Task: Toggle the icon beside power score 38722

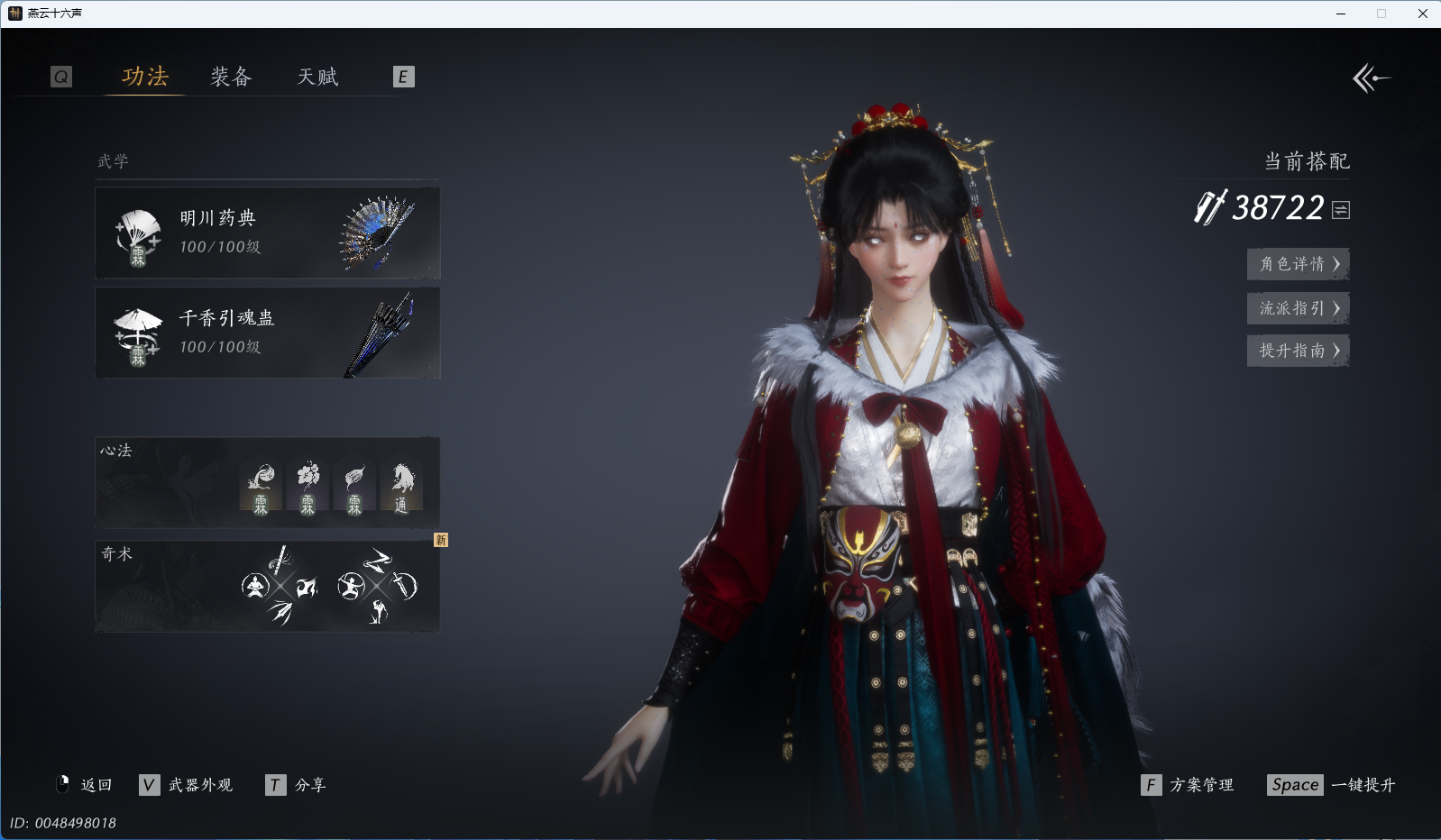Action: tap(1341, 210)
